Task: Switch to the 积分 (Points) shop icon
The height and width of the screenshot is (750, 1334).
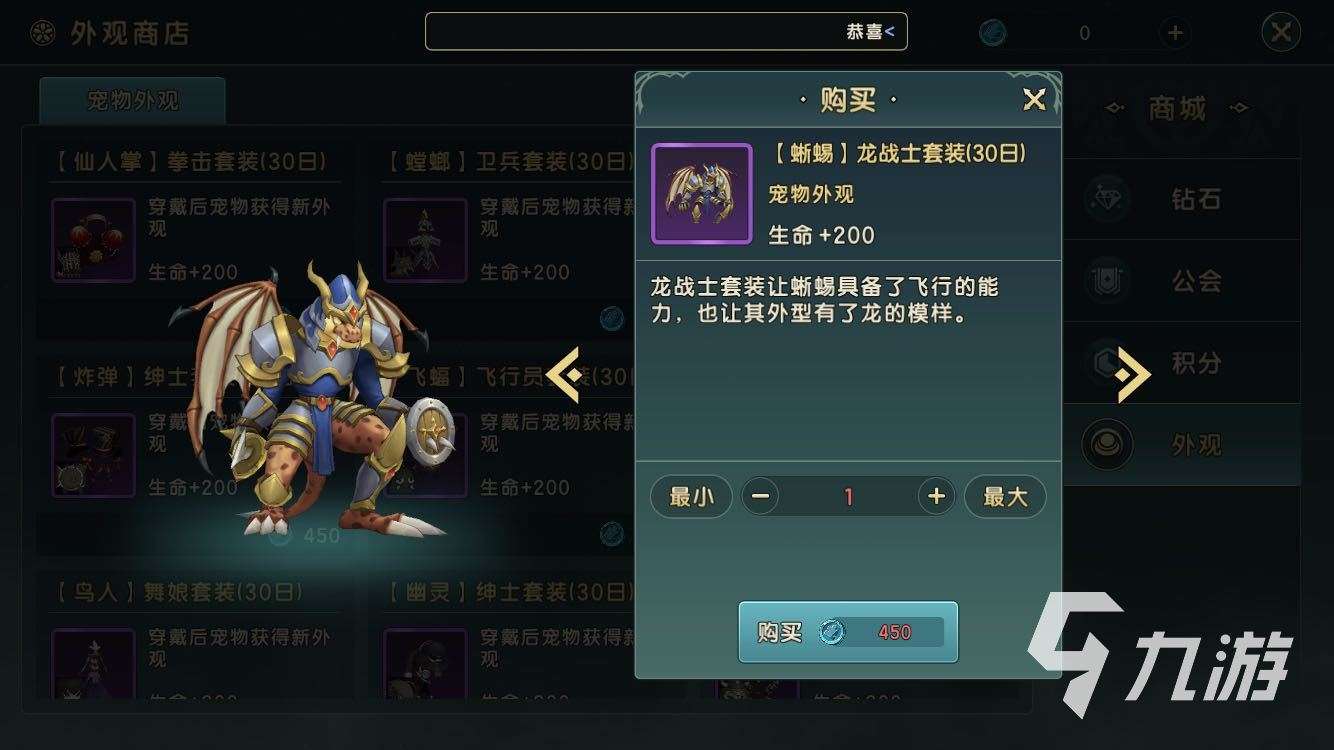Action: pos(1105,364)
